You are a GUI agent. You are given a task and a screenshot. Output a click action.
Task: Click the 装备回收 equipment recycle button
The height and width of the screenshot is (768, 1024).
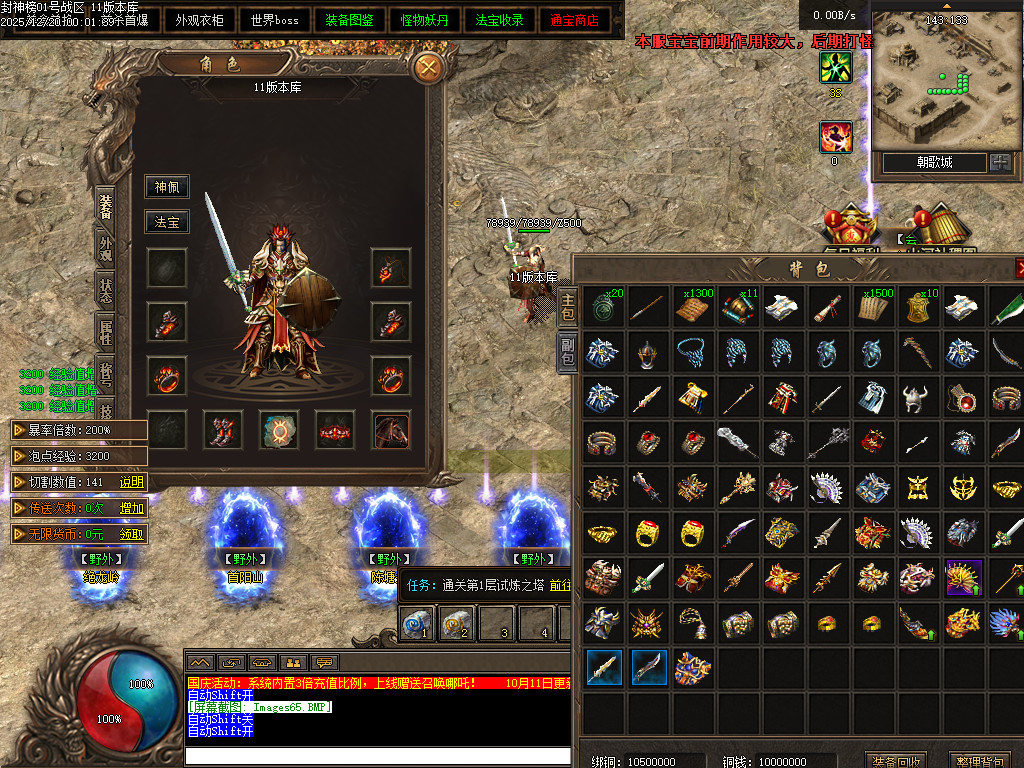[896, 761]
